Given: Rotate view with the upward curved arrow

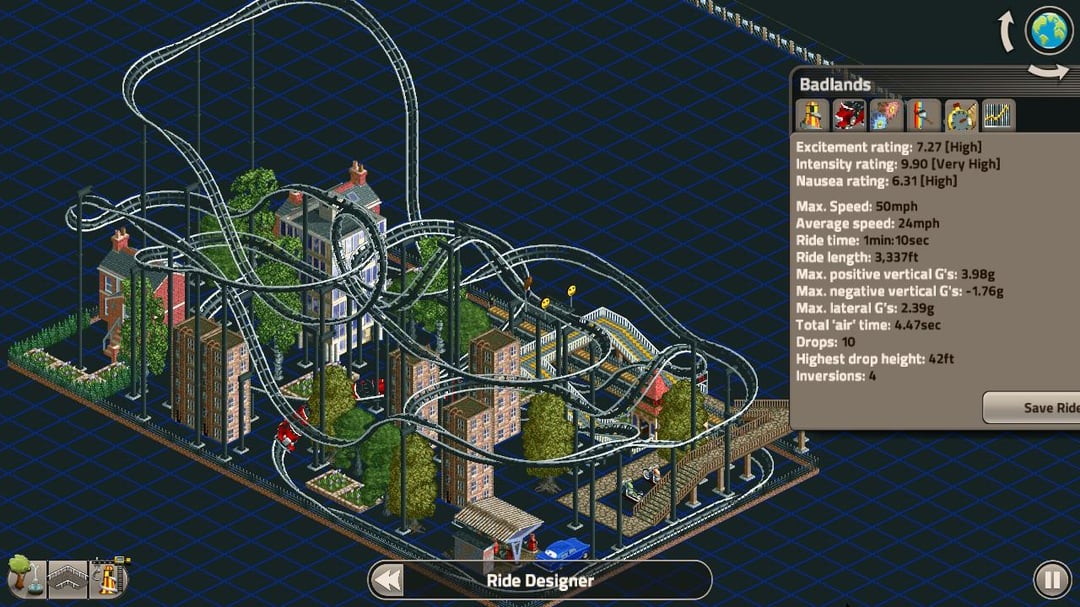Looking at the screenshot, I should [1007, 33].
